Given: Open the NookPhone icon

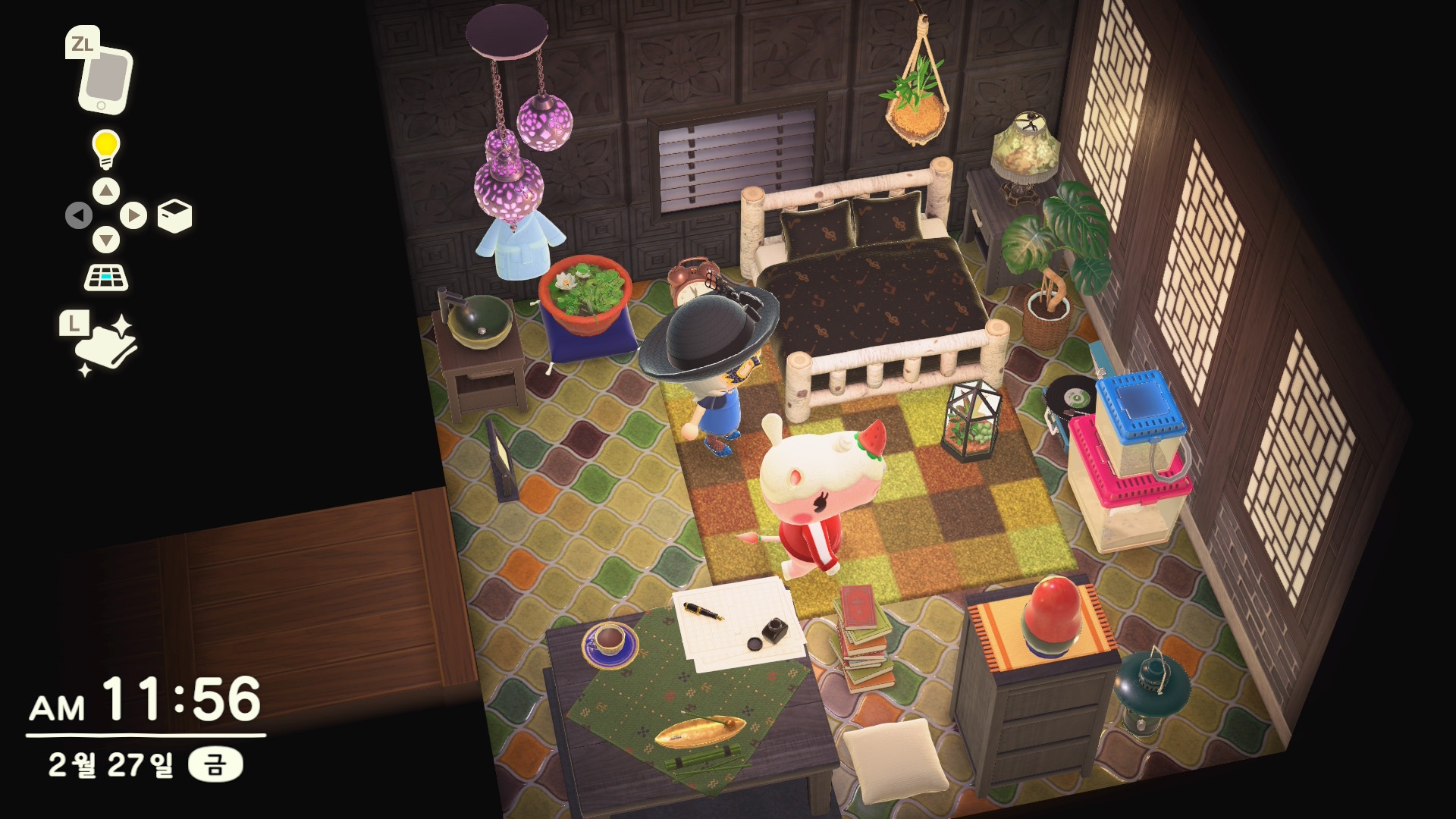Looking at the screenshot, I should point(105,79).
